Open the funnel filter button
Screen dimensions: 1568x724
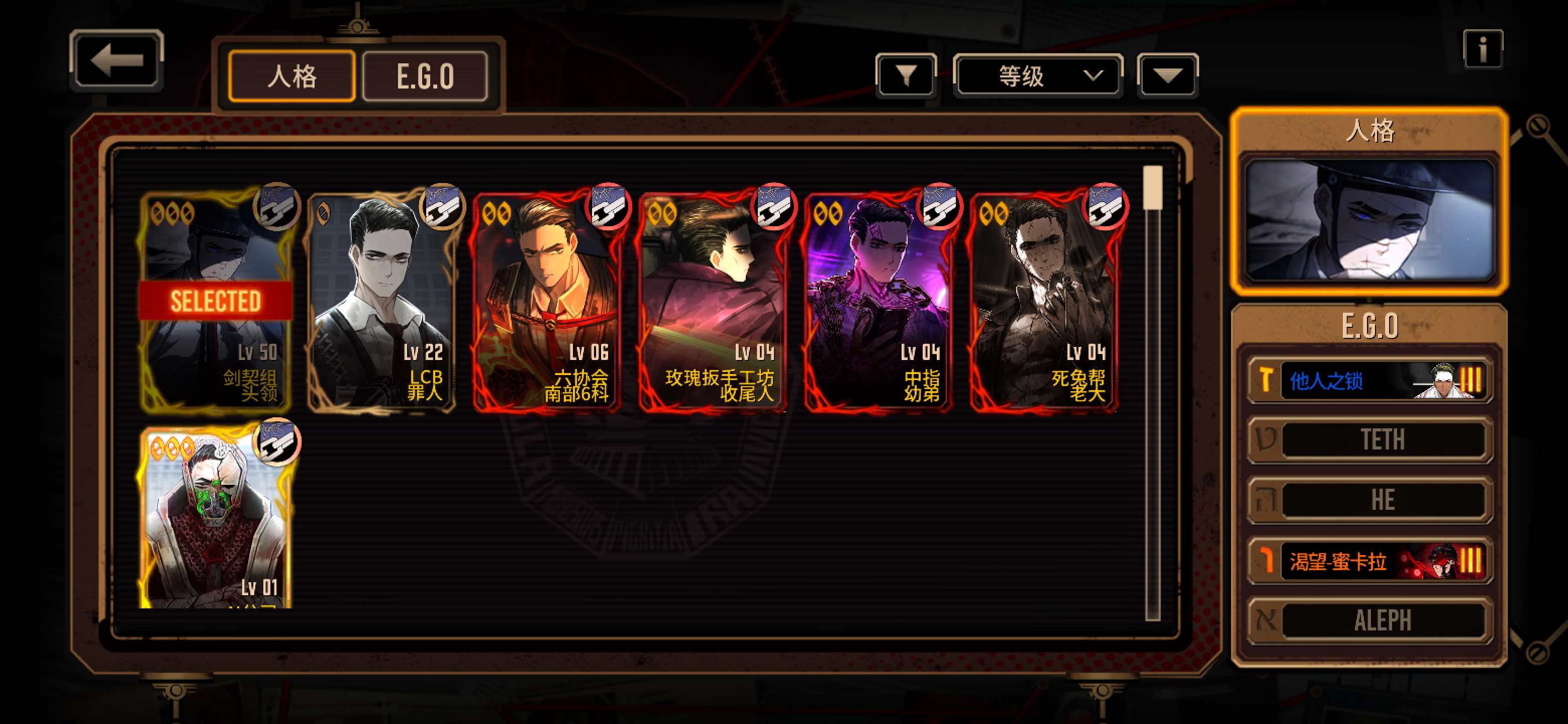[x=906, y=76]
